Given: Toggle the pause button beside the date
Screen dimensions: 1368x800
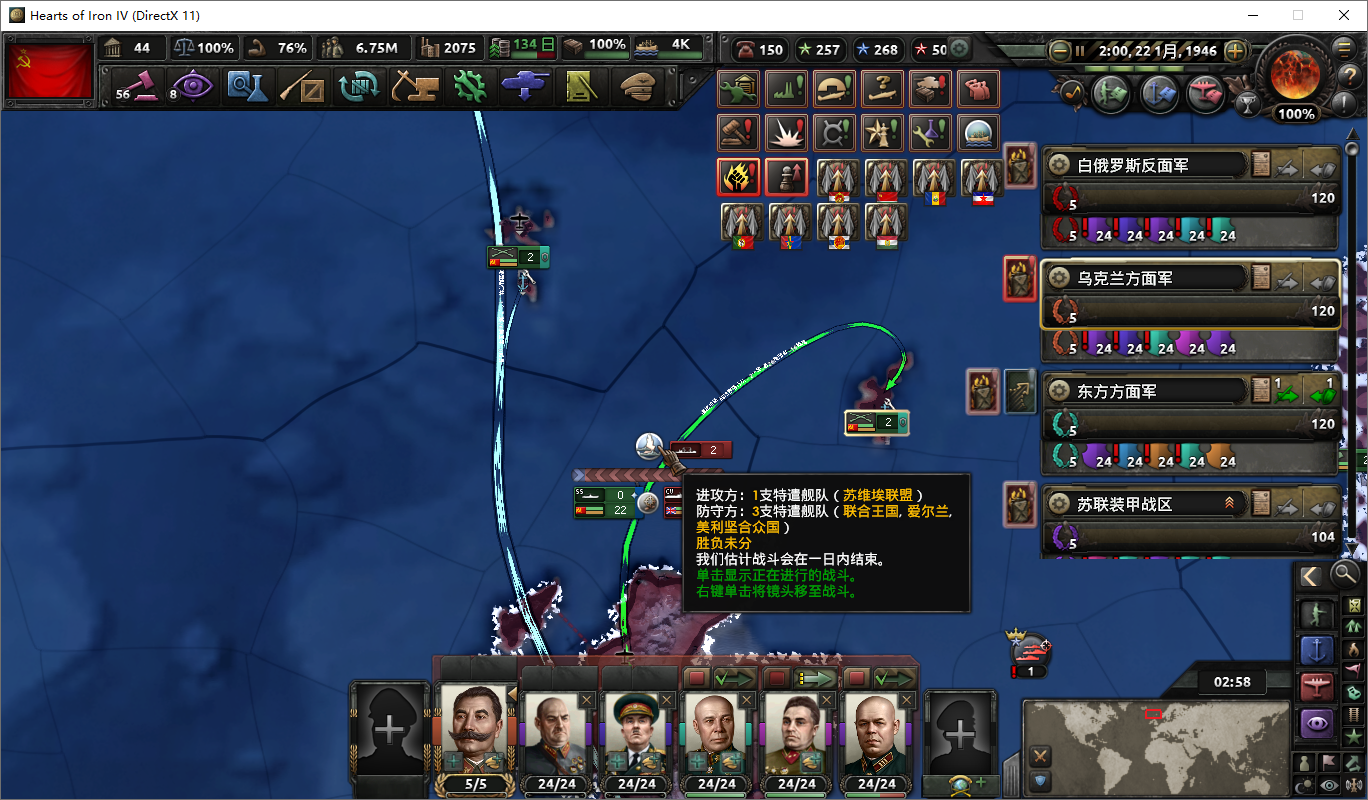Looking at the screenshot, I should click(x=1082, y=48).
